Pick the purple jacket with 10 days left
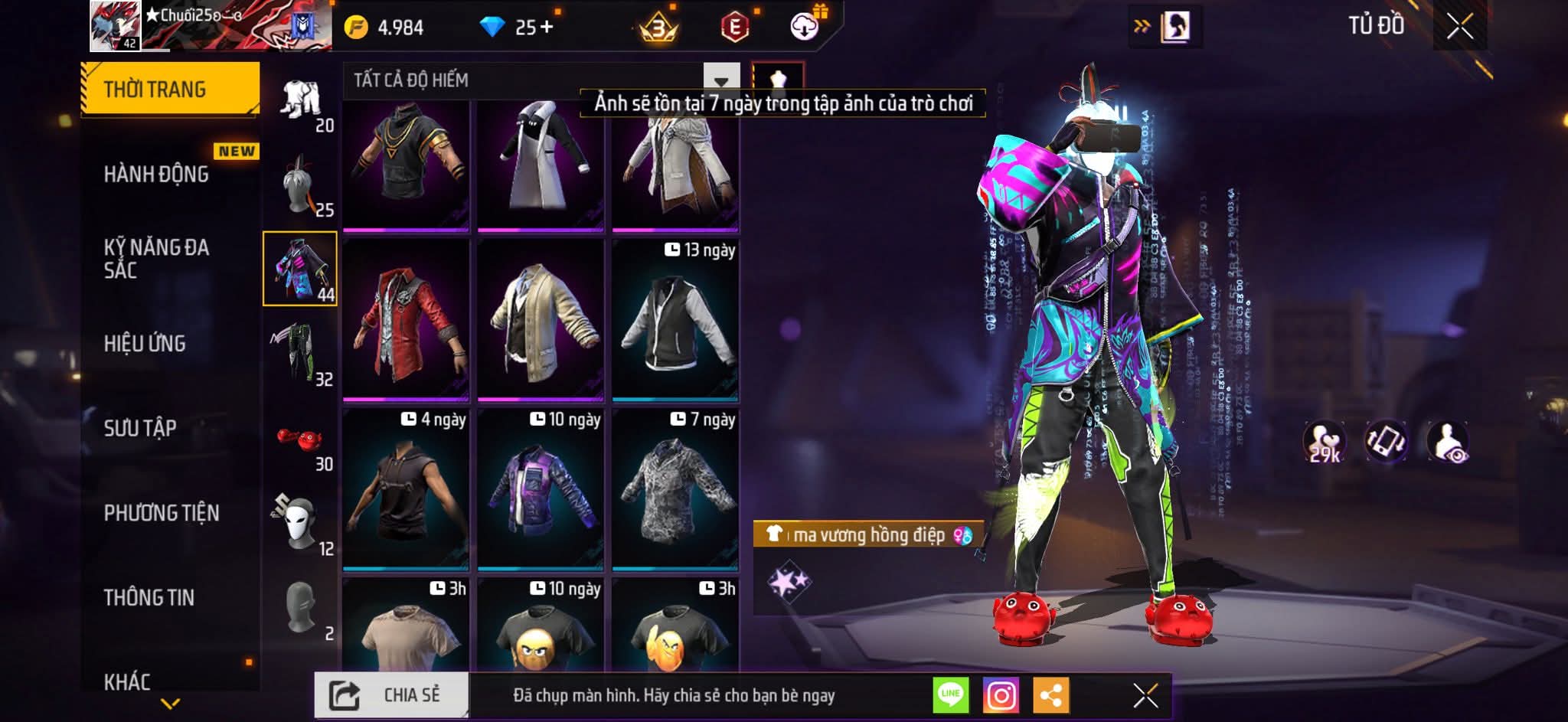The width and height of the screenshot is (1568, 722). point(541,489)
